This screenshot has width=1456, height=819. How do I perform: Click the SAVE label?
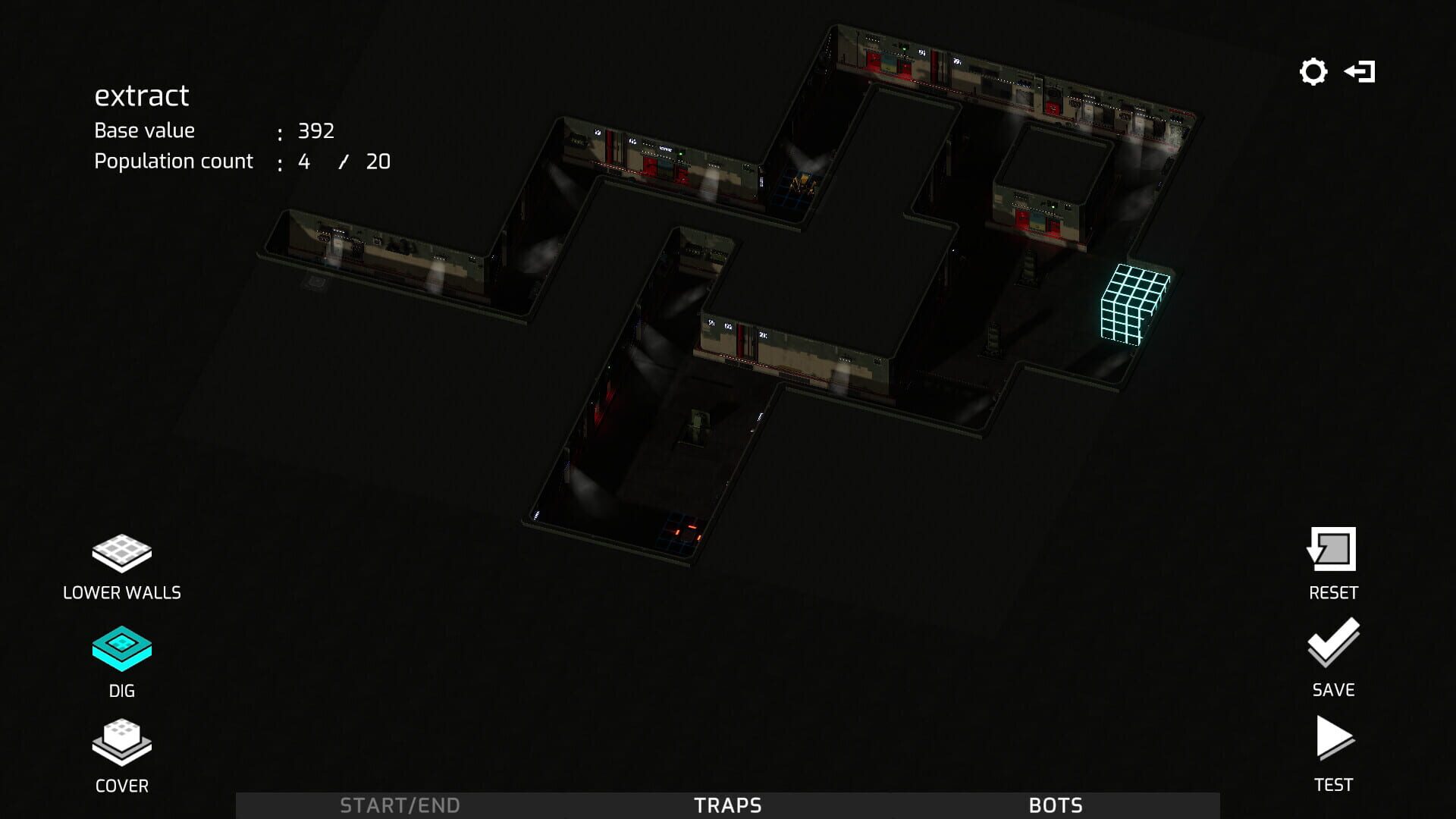[1332, 691]
